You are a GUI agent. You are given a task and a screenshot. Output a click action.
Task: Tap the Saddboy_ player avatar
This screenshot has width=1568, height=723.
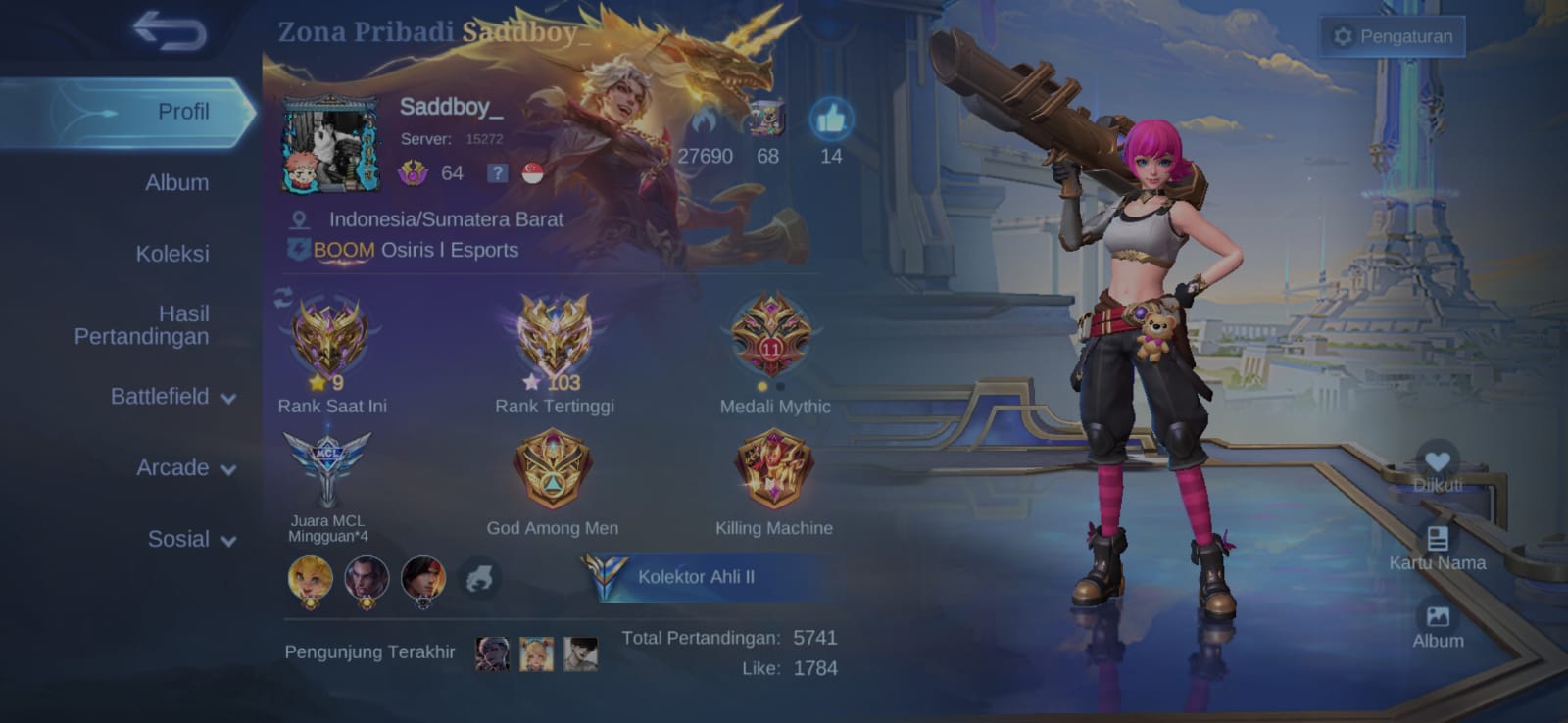330,144
